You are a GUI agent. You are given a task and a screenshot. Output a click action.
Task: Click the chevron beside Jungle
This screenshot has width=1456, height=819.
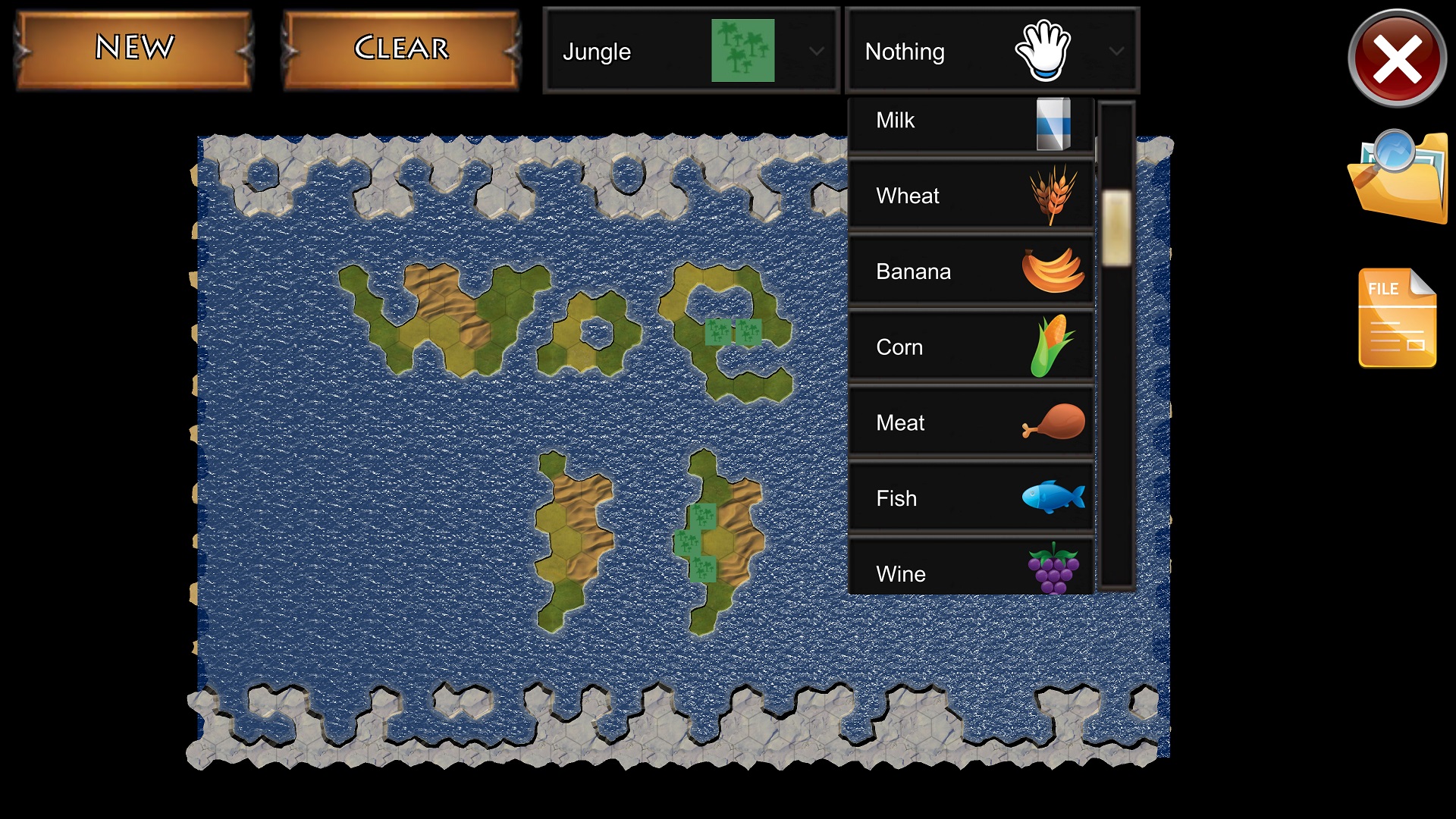click(x=817, y=52)
